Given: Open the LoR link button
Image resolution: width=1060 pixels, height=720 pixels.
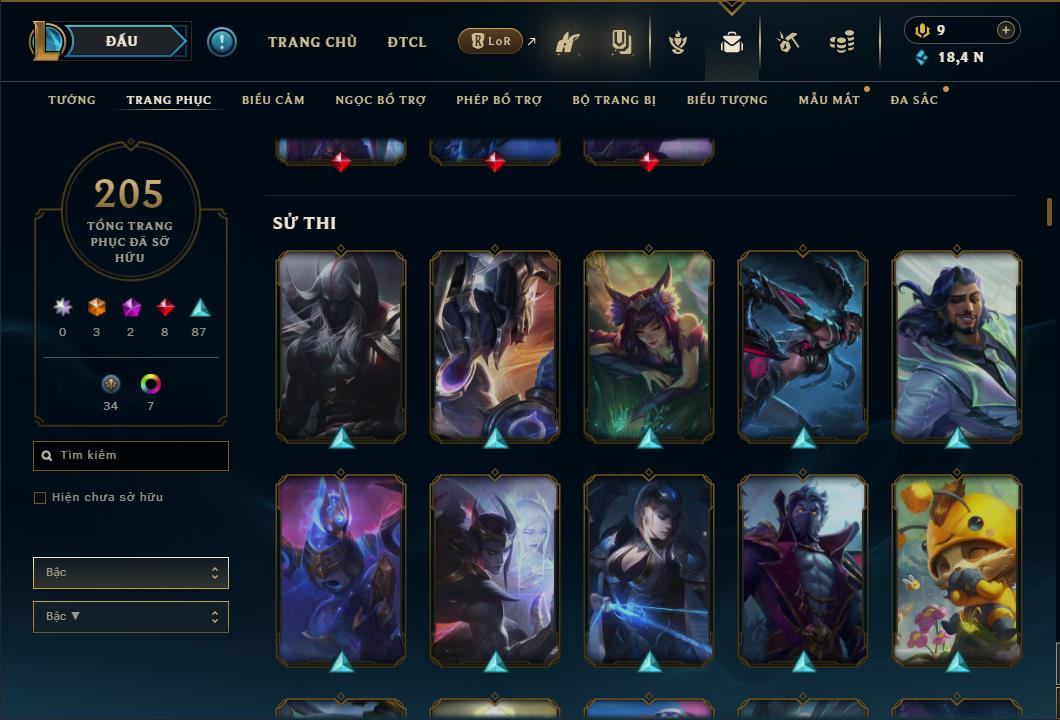Looking at the screenshot, I should 491,41.
